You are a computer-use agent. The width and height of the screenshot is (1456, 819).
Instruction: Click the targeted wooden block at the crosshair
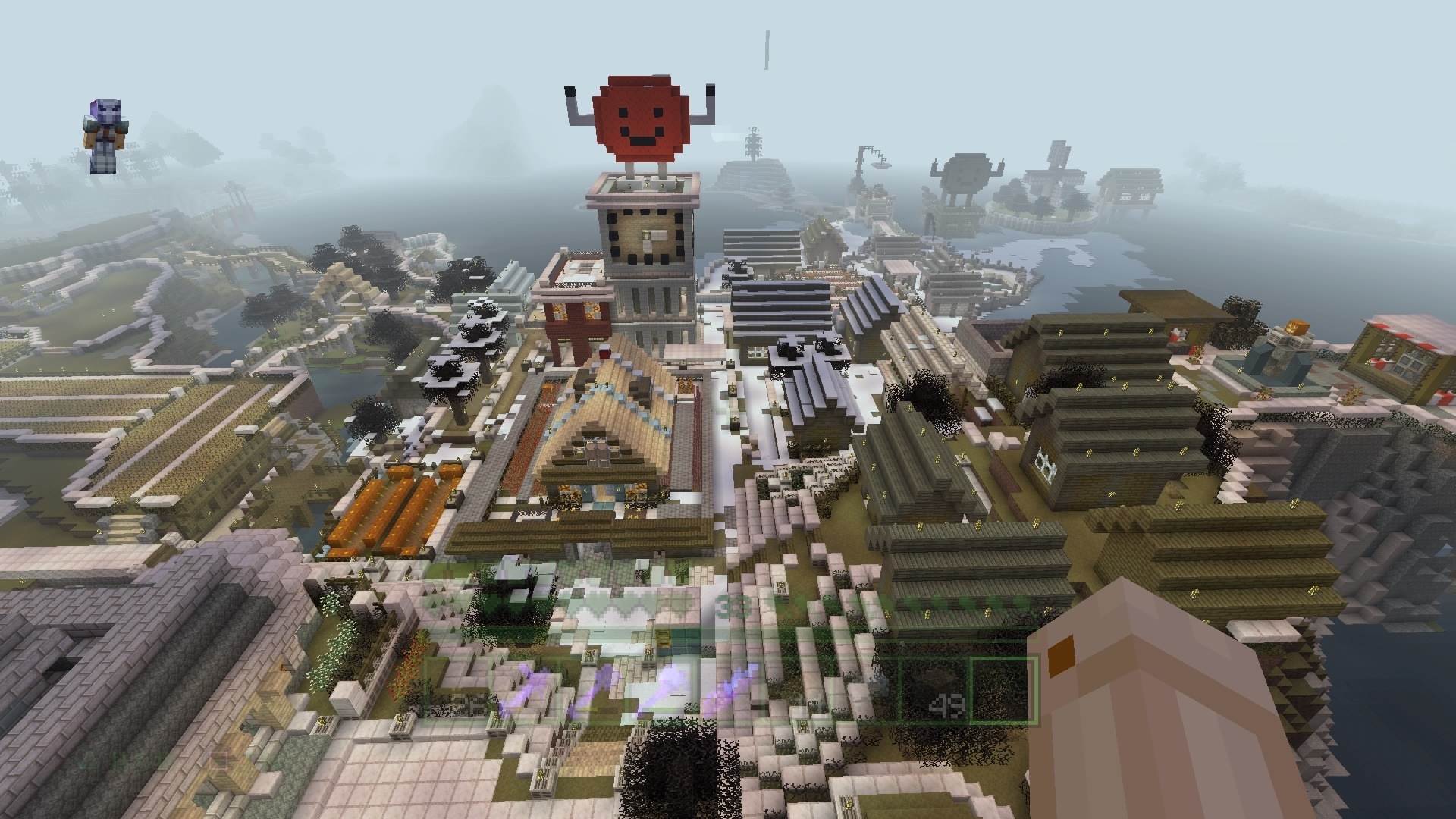(x=728, y=409)
